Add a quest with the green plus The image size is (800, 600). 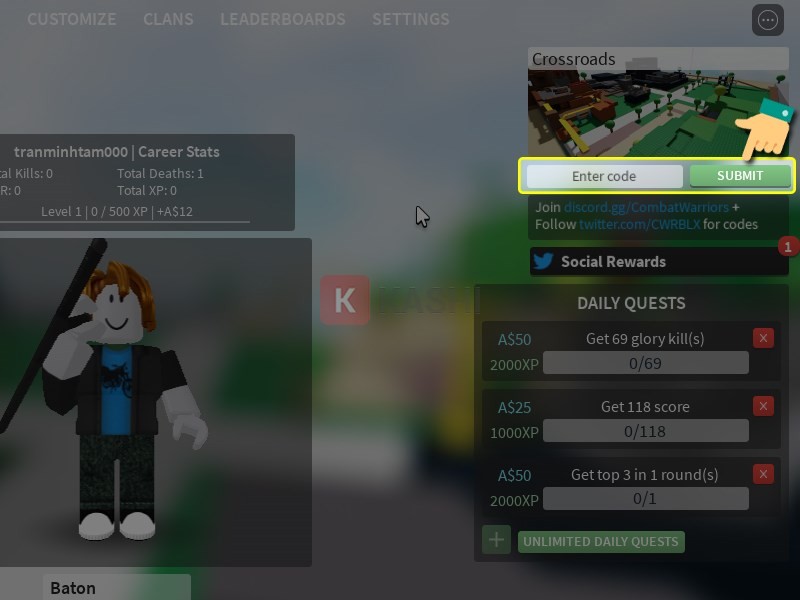(496, 540)
